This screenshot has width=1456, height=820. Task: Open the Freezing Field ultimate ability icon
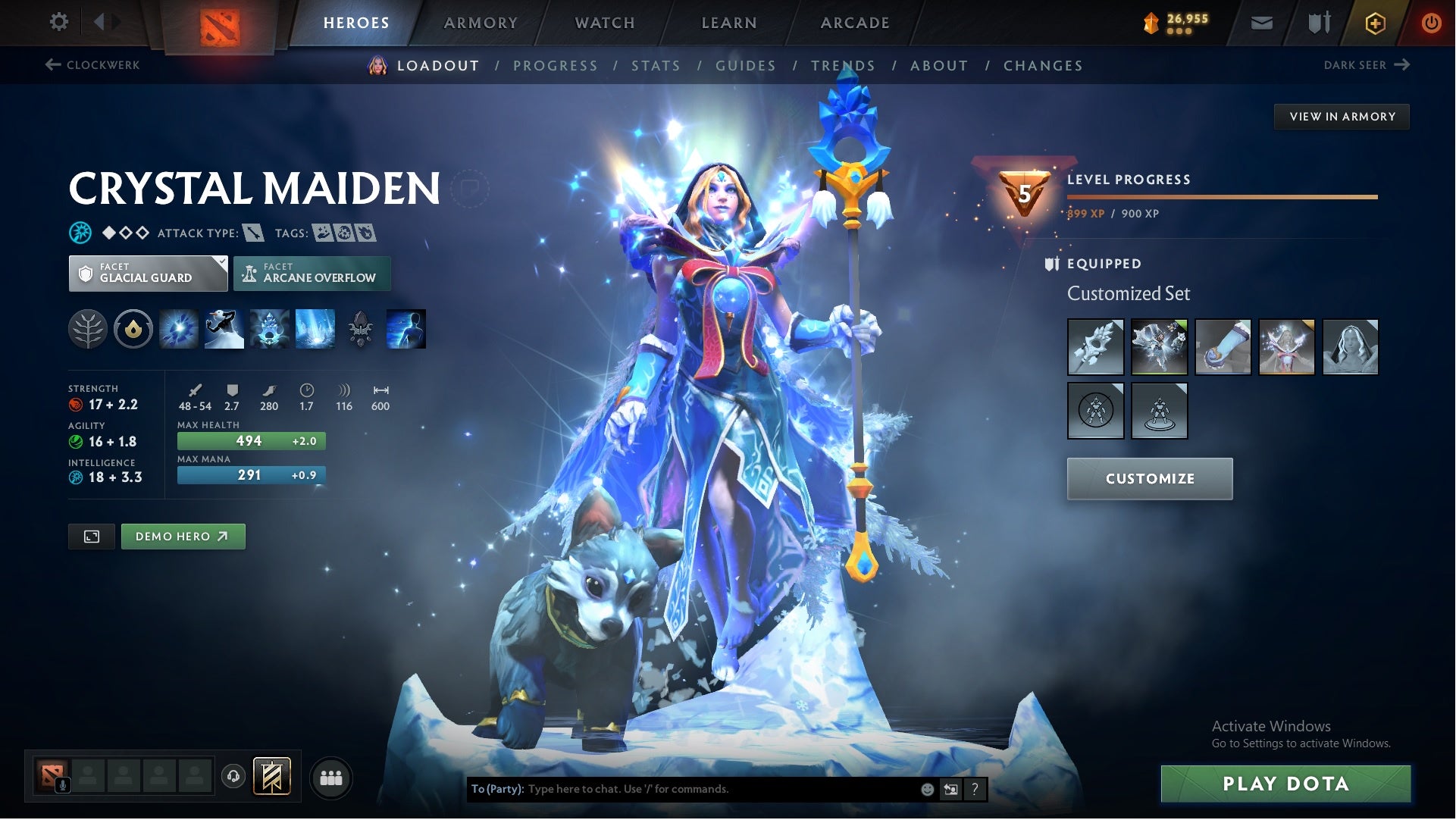click(316, 329)
